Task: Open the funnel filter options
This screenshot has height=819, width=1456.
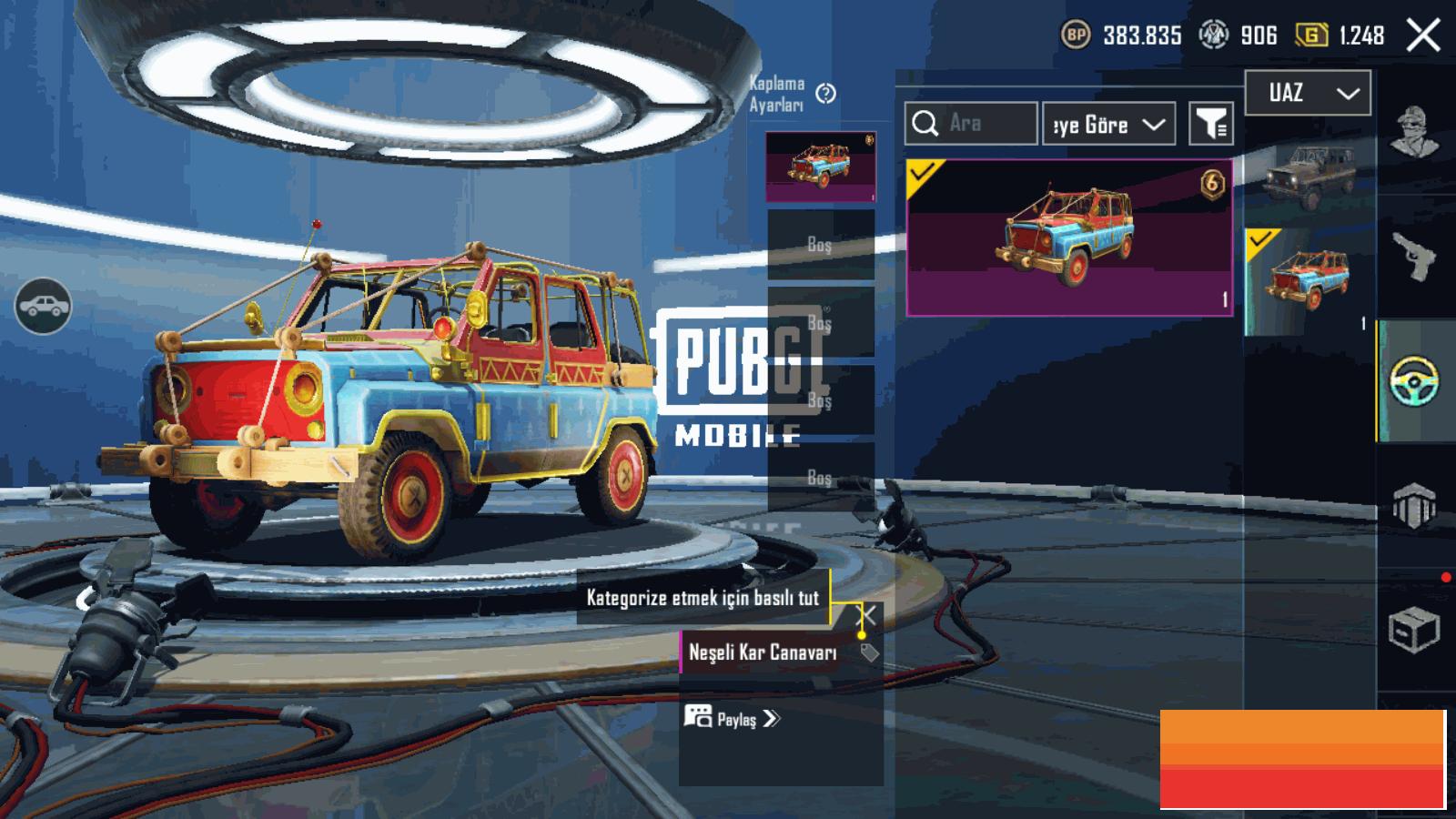Action: (x=1211, y=125)
